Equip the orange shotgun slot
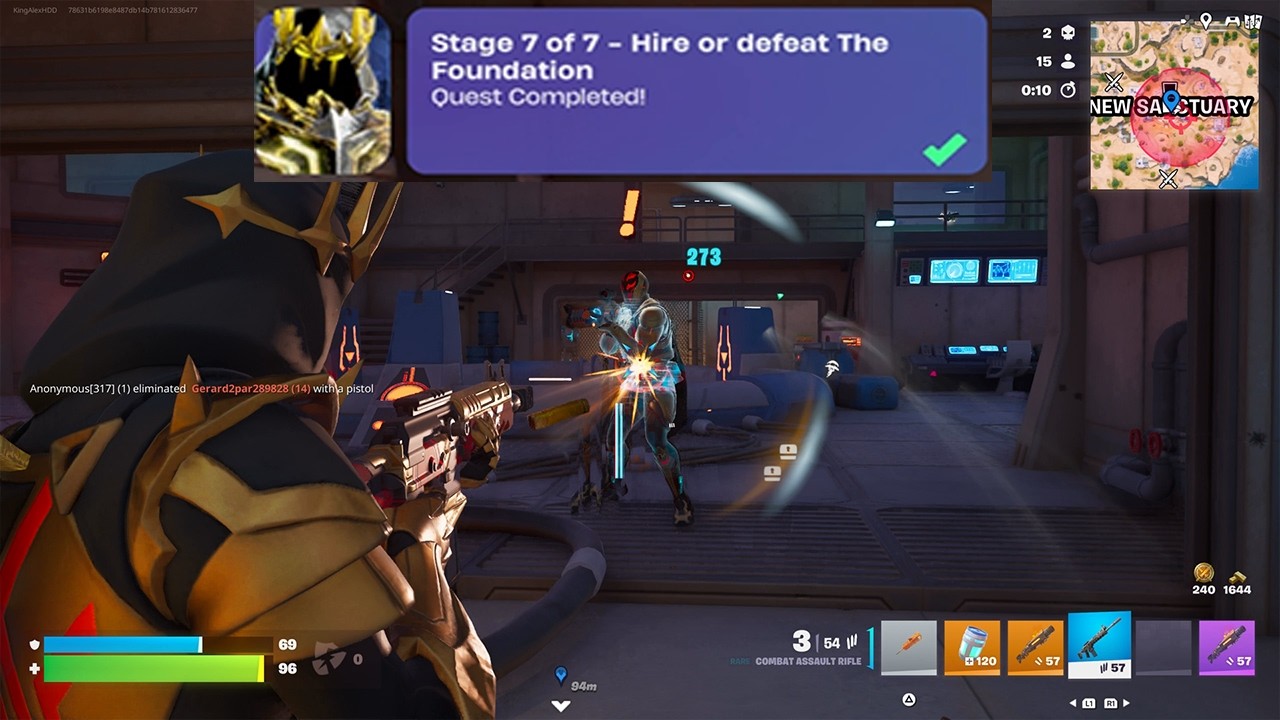 pyautogui.click(x=1035, y=647)
